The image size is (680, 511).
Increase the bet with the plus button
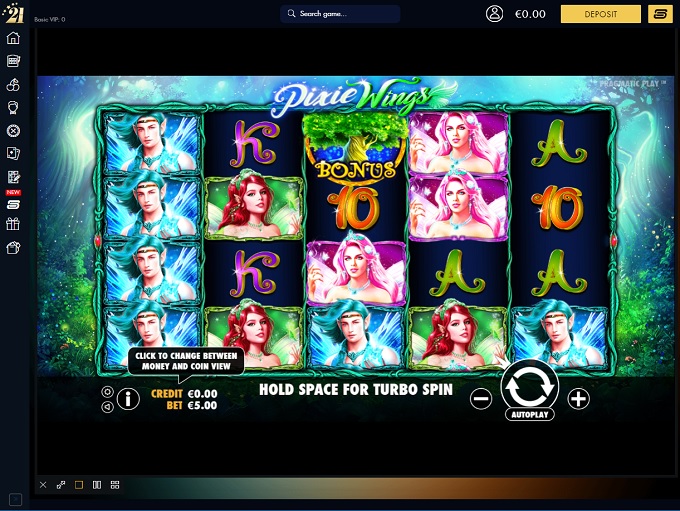pos(578,398)
